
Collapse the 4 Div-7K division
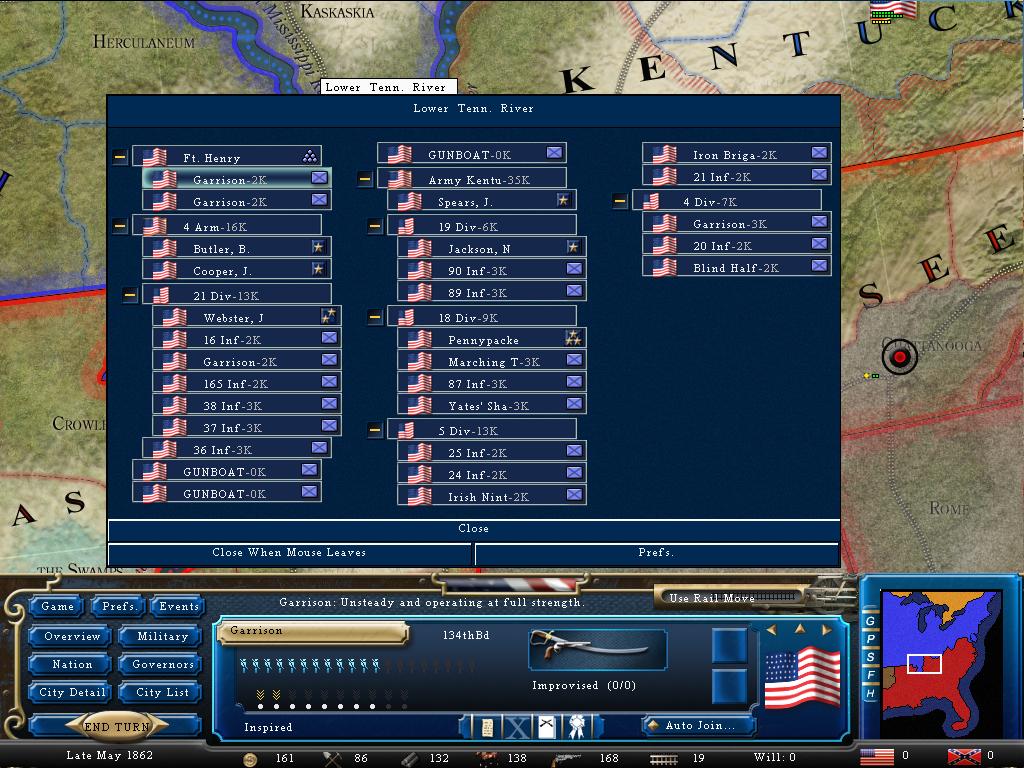click(x=620, y=202)
